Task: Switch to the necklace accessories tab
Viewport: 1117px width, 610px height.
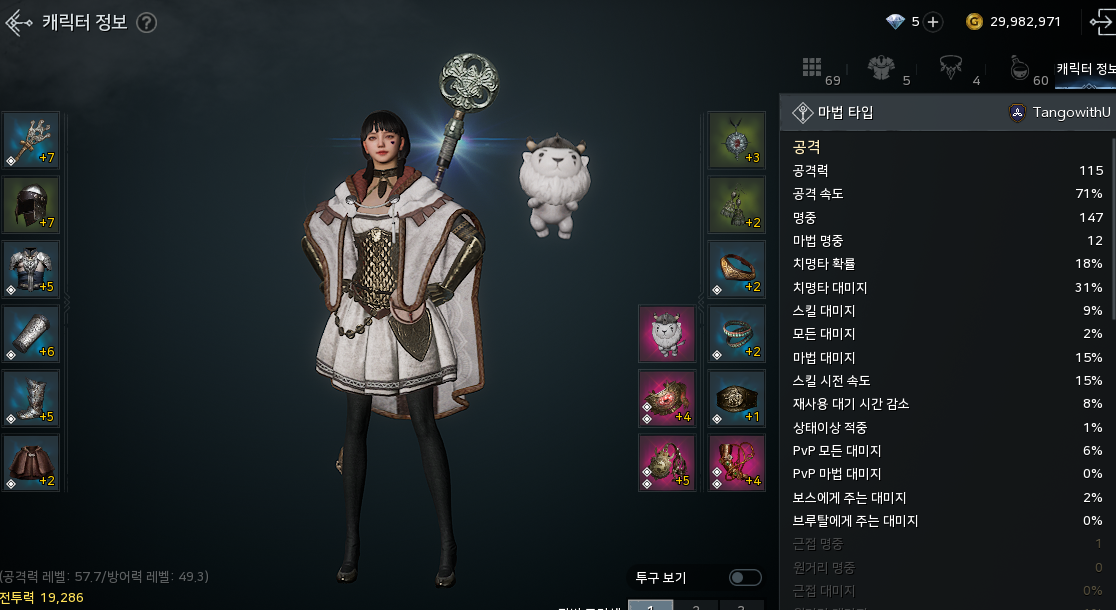Action: 950,70
